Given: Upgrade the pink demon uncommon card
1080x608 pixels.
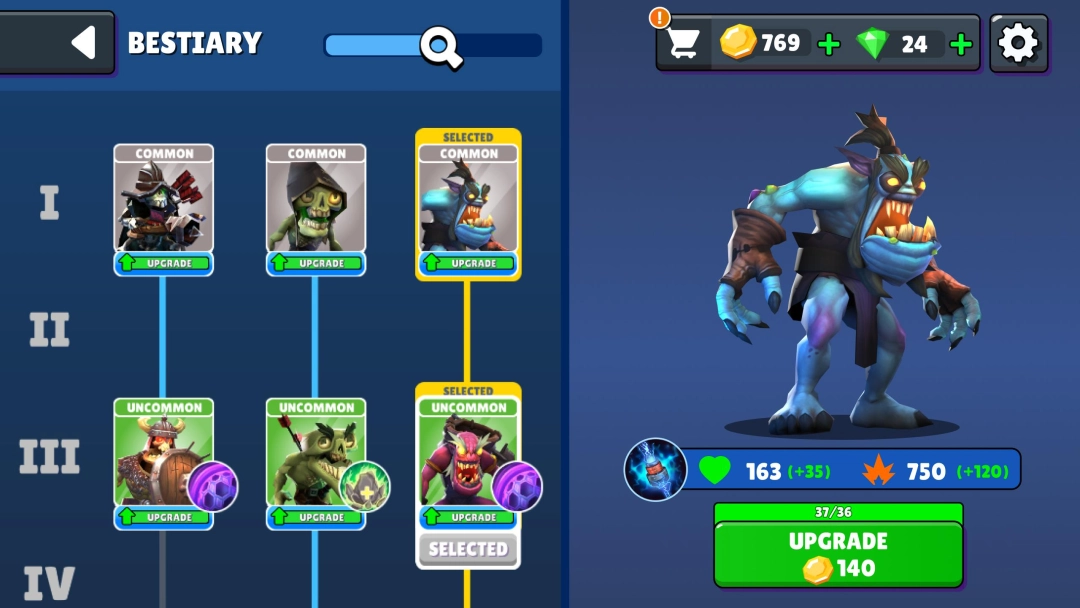Looking at the screenshot, I should [x=468, y=517].
